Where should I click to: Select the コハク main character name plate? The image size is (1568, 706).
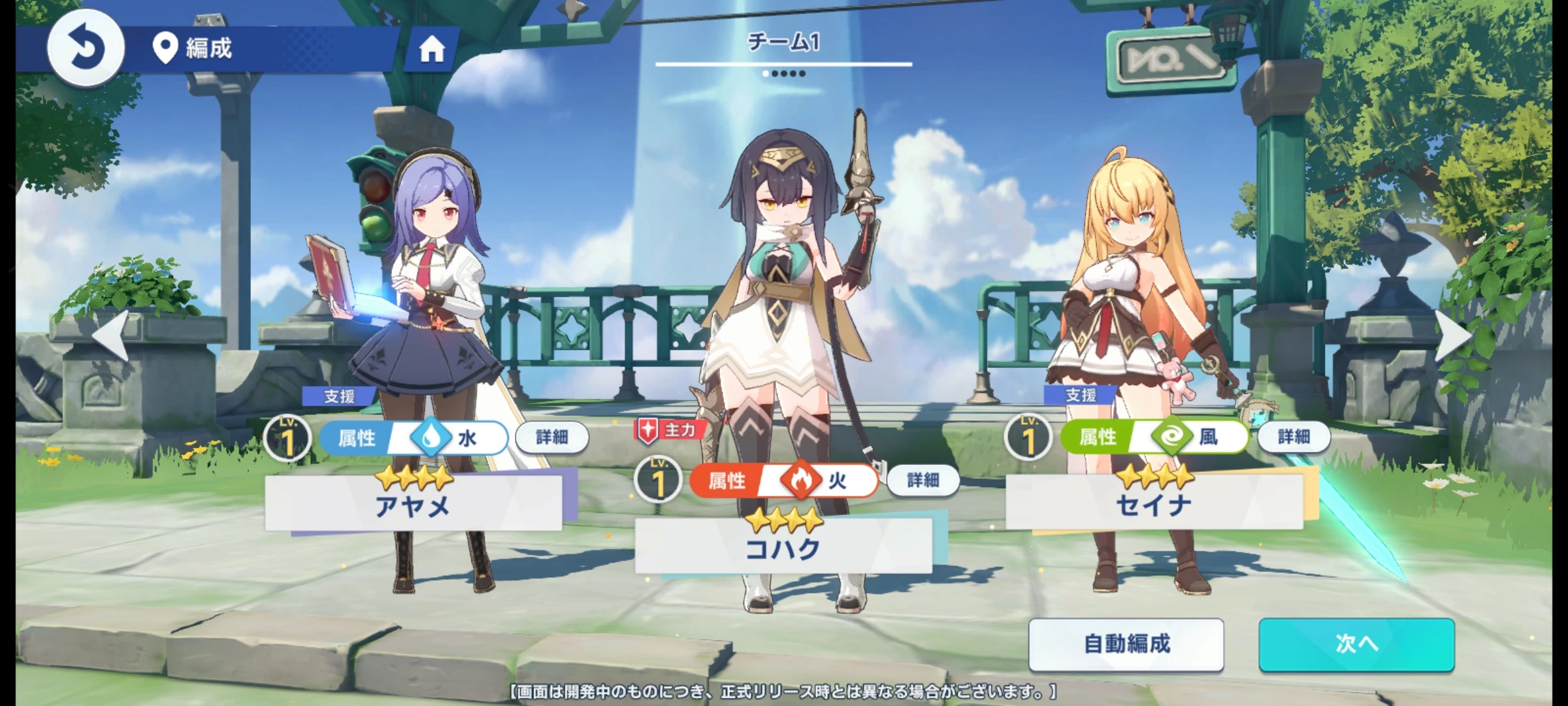(x=783, y=547)
